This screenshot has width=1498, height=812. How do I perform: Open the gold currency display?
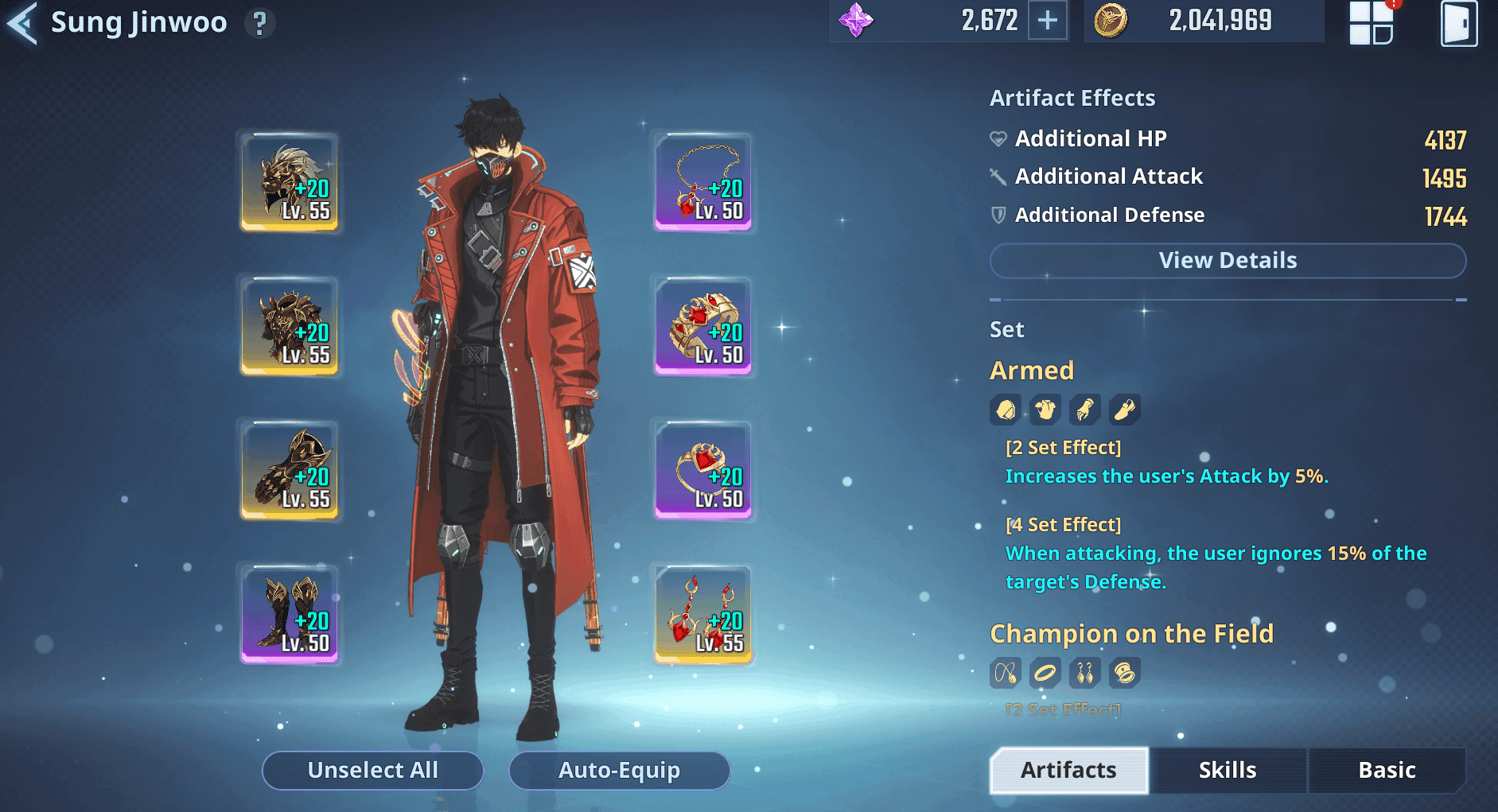point(1203,21)
